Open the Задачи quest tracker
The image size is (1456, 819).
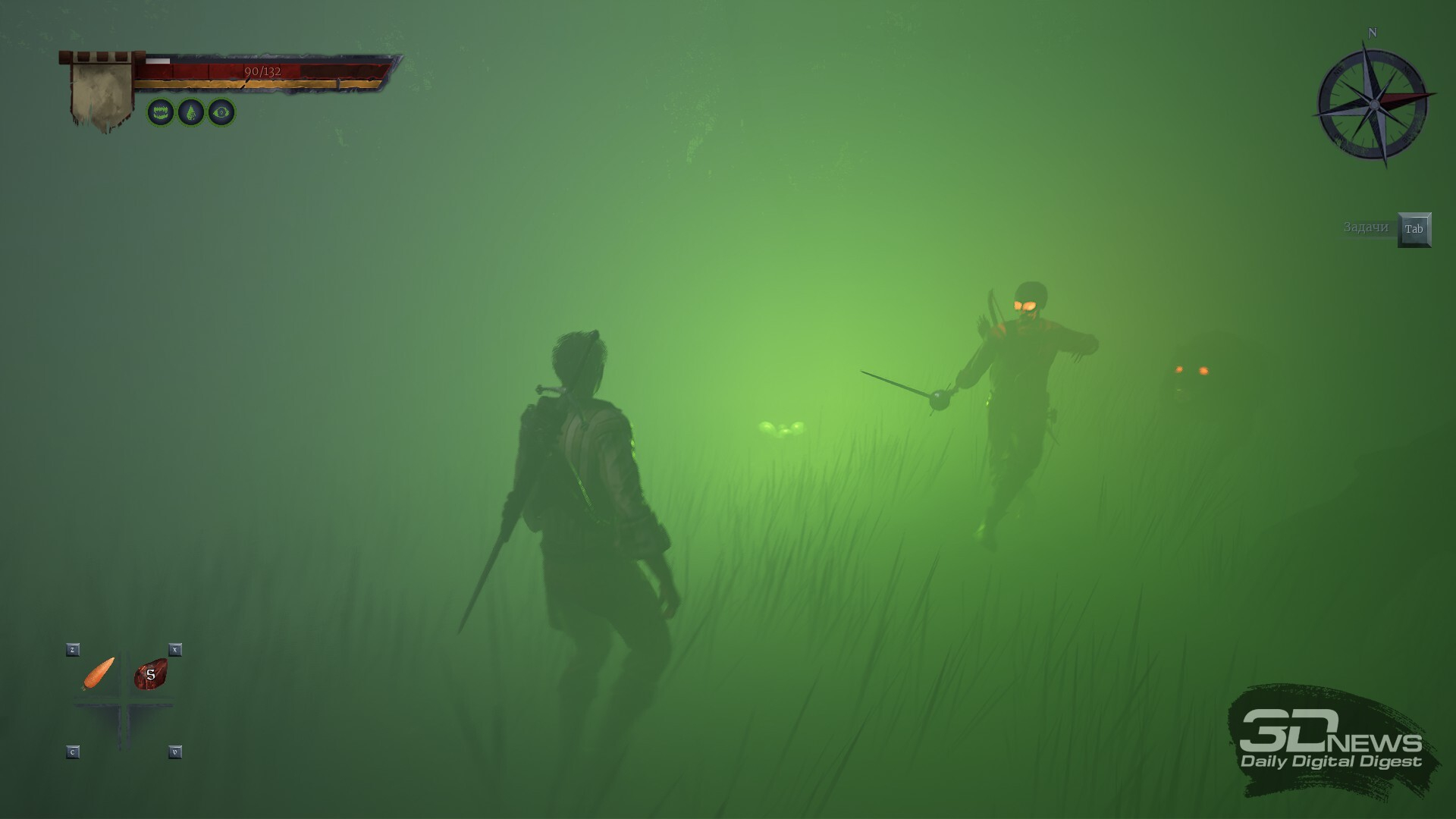tap(1414, 229)
